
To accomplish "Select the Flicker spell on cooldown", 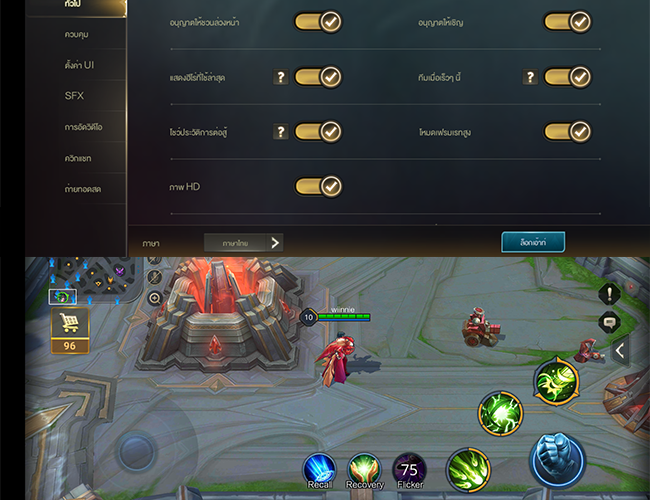I will 409,470.
